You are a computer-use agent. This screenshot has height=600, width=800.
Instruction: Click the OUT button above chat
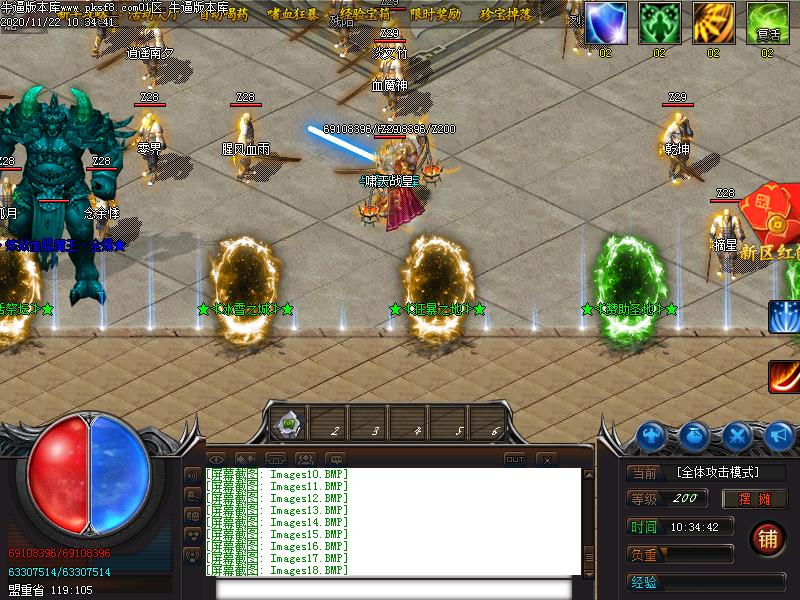click(x=514, y=459)
